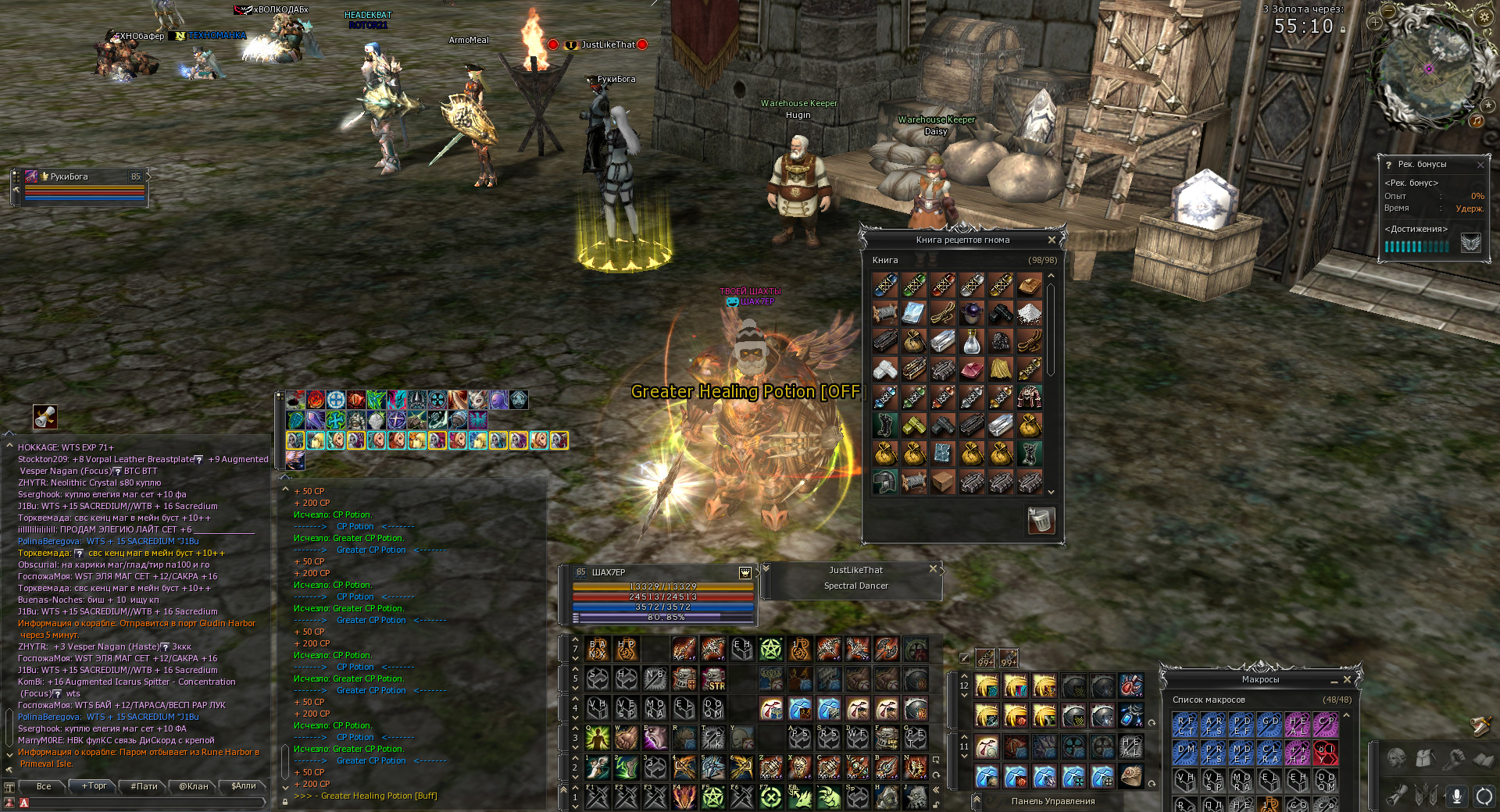Image resolution: width=1500 pixels, height=812 pixels.
Task: Close the Макросы window
Action: [x=1347, y=679]
